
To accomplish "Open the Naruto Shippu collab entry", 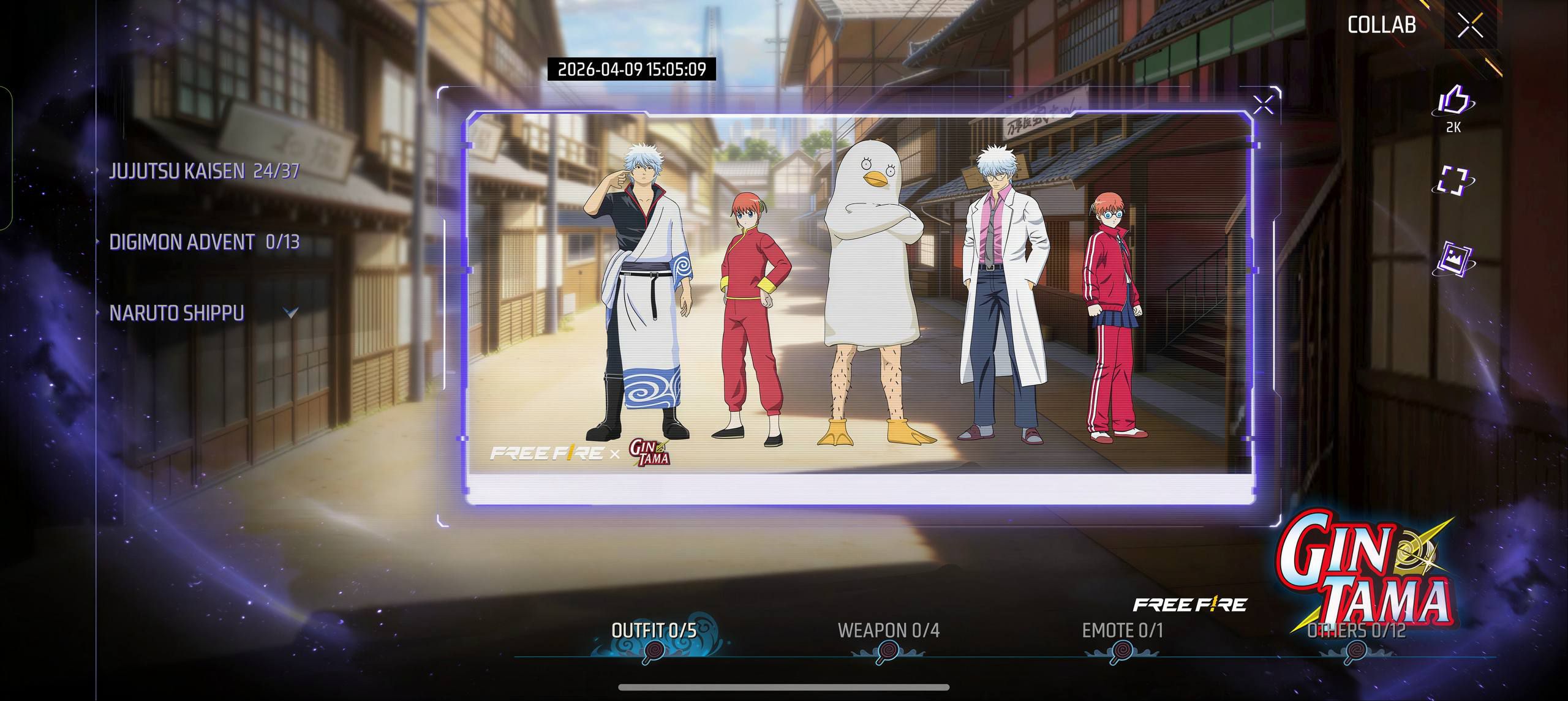I will 176,313.
